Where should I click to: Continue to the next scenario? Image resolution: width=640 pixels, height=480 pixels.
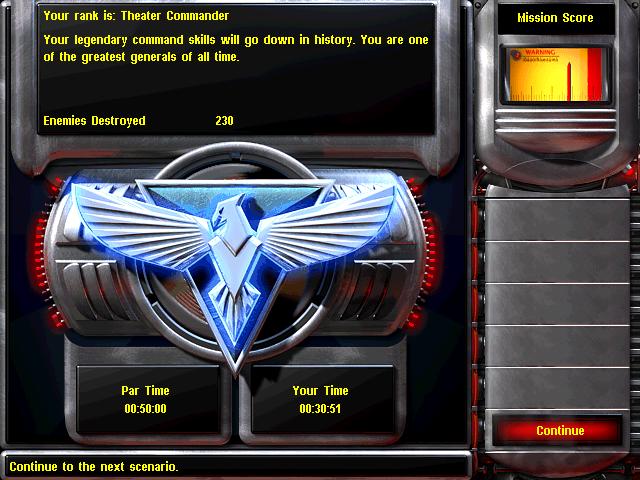click(559, 431)
